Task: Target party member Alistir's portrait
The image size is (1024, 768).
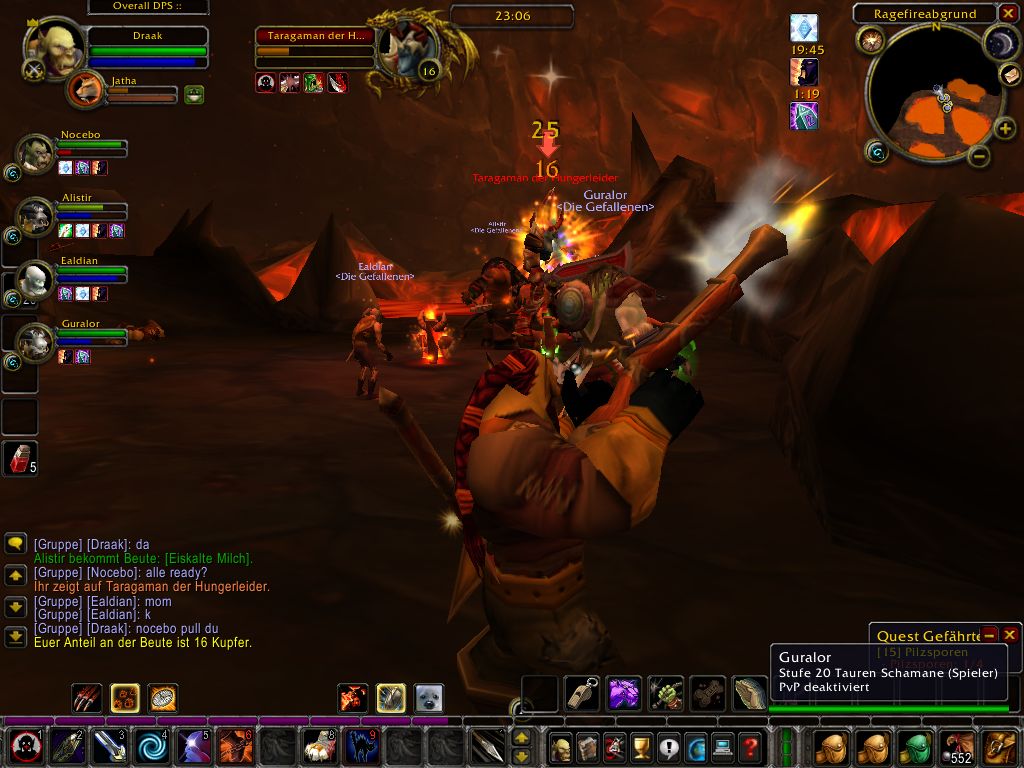Action: coord(36,216)
